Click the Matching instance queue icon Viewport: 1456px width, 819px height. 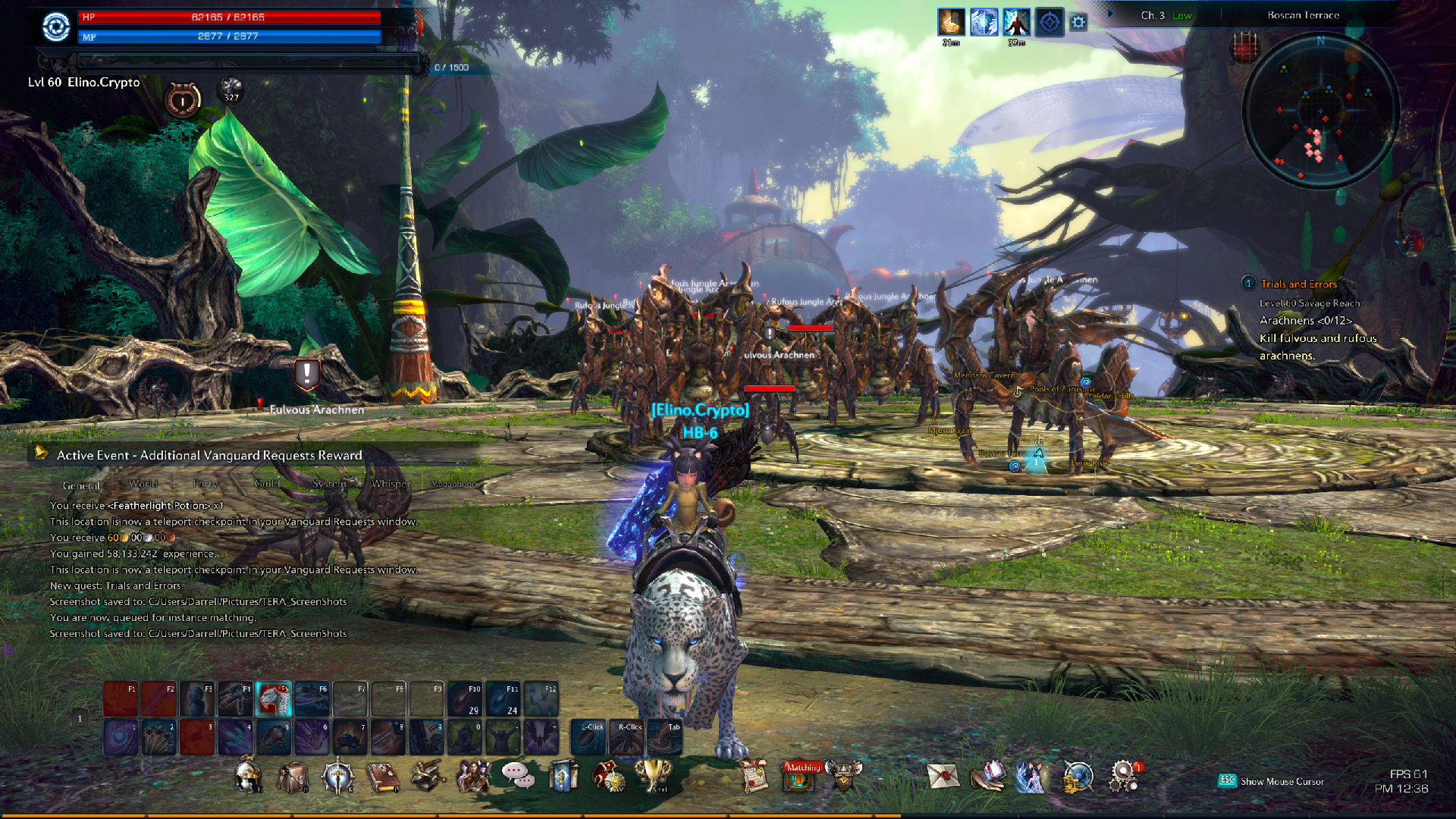[801, 776]
